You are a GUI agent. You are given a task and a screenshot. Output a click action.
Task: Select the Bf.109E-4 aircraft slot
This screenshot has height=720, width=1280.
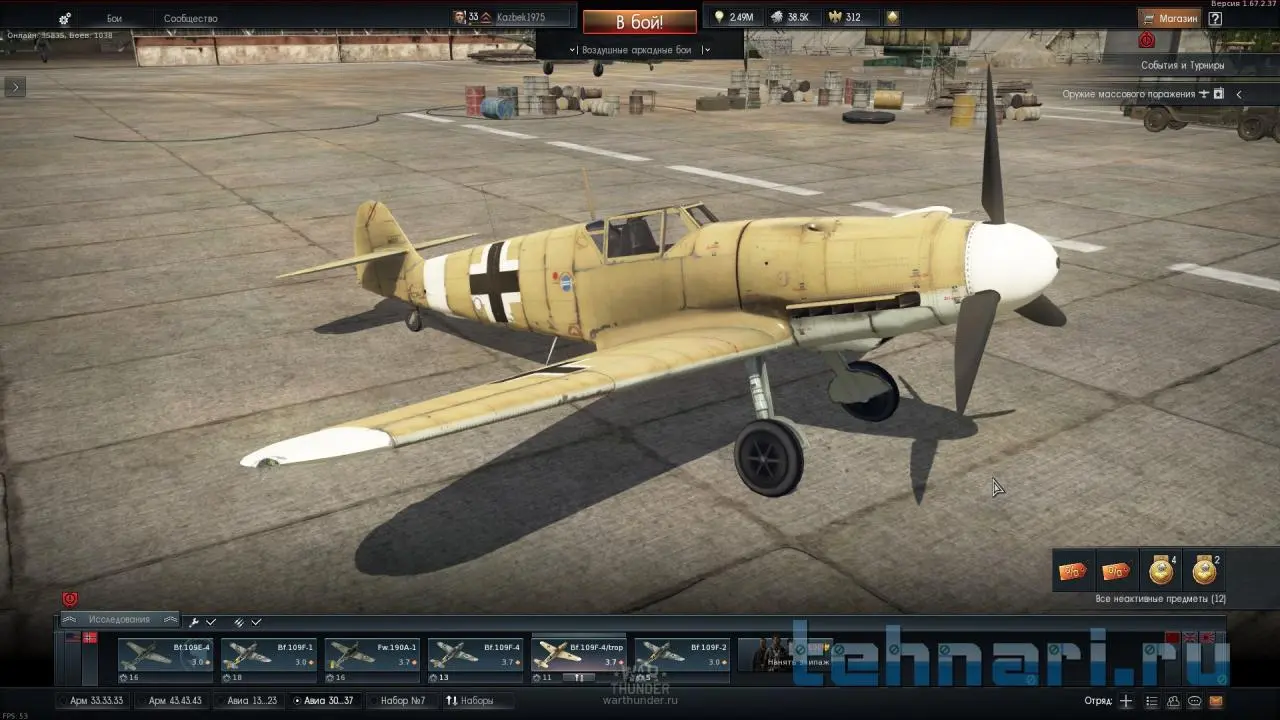(x=165, y=655)
